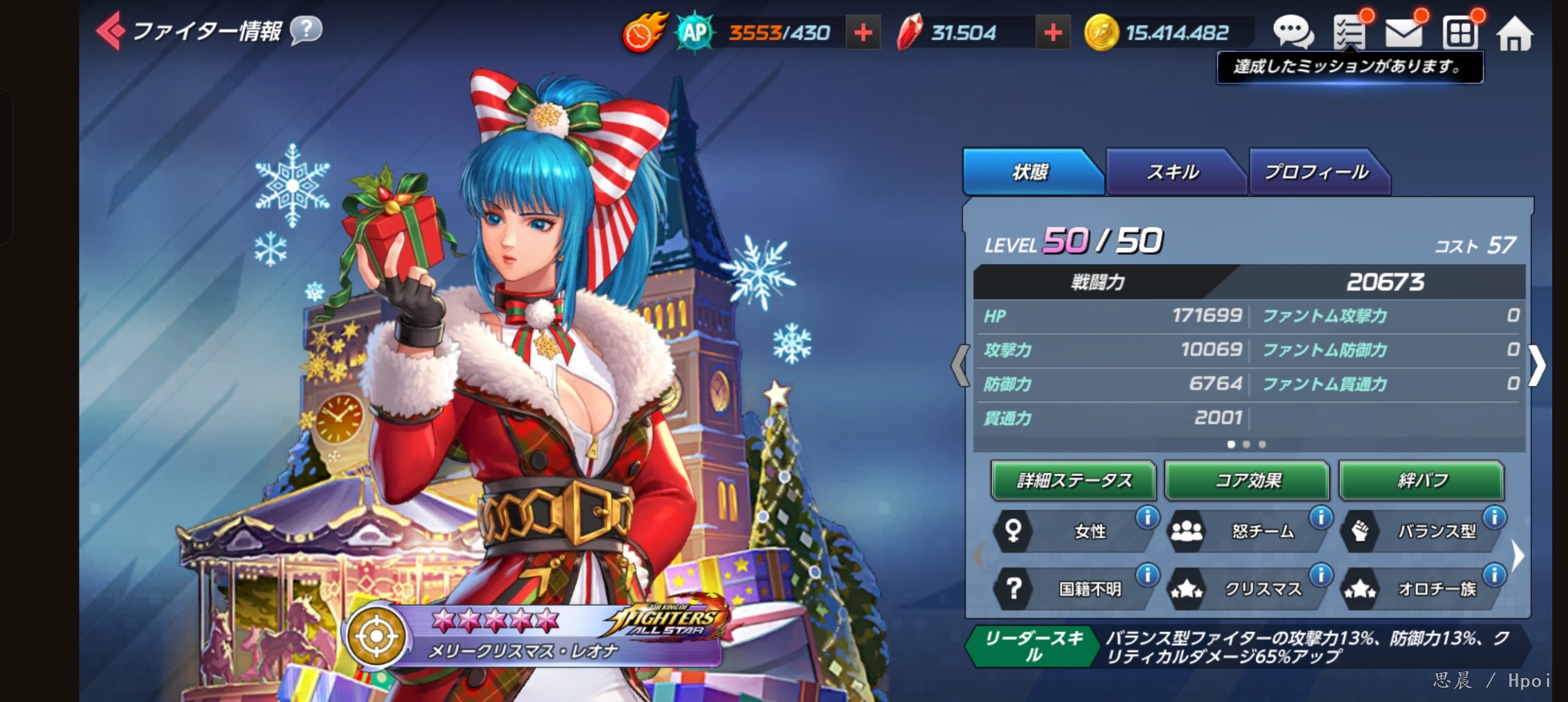Screen dimensions: 1568x702
Task: Return to the home screen
Action: pyautogui.click(x=1514, y=34)
